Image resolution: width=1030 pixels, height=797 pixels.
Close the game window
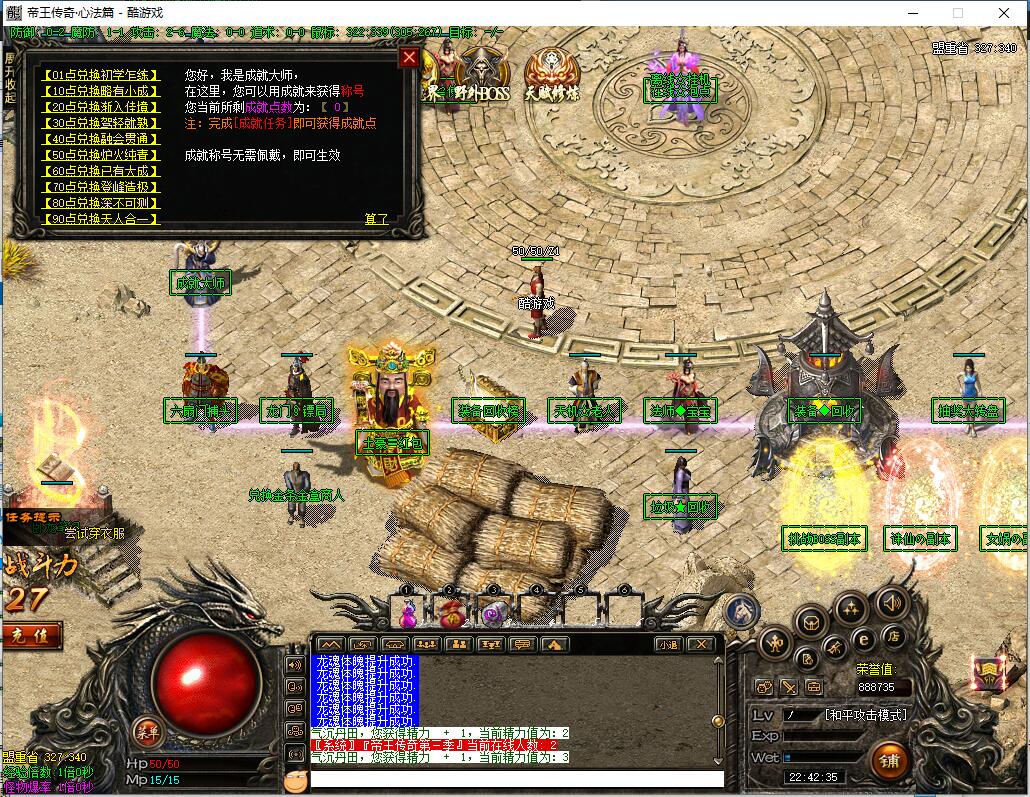tap(1005, 13)
